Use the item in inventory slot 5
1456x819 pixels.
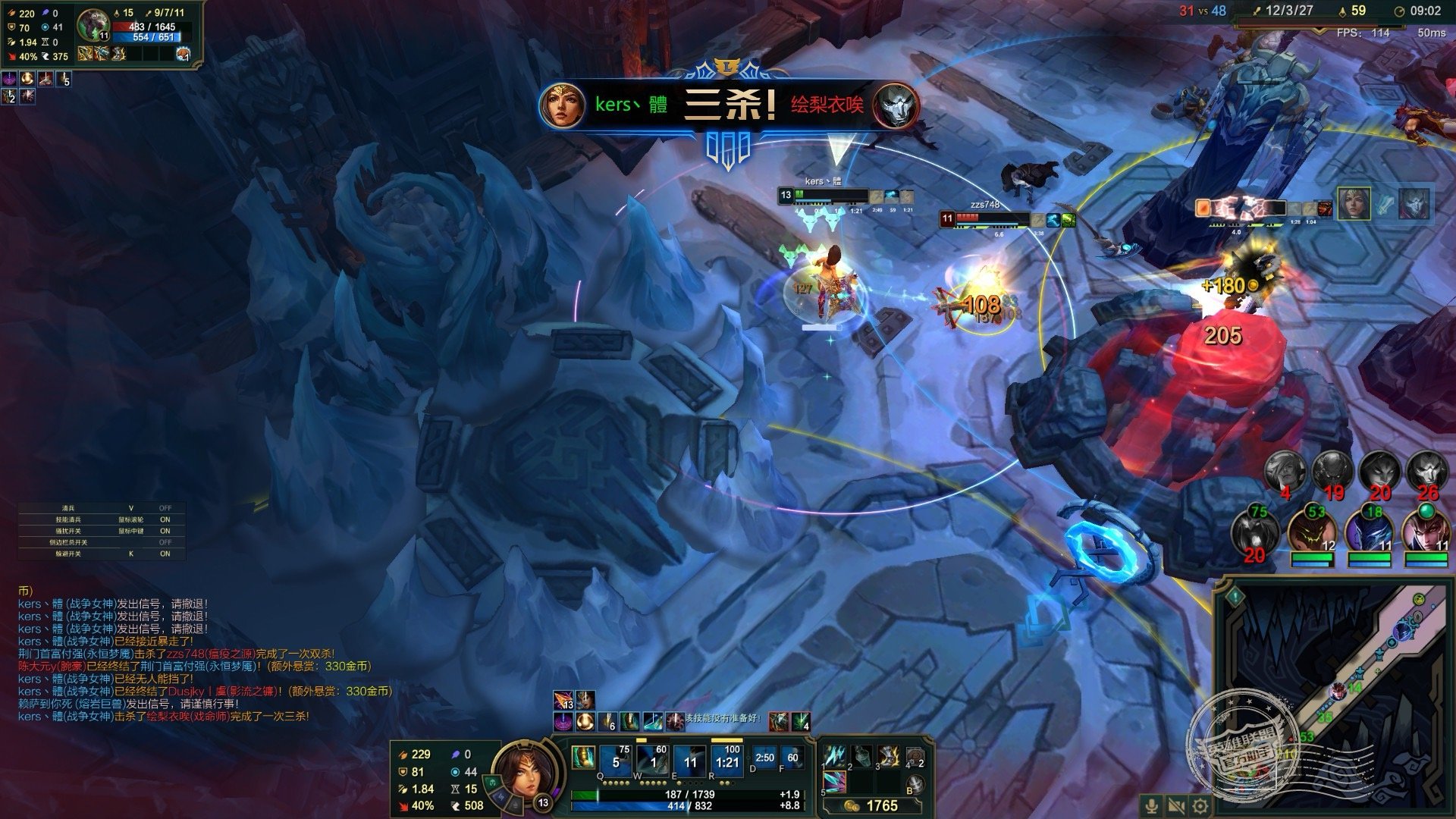(835, 782)
